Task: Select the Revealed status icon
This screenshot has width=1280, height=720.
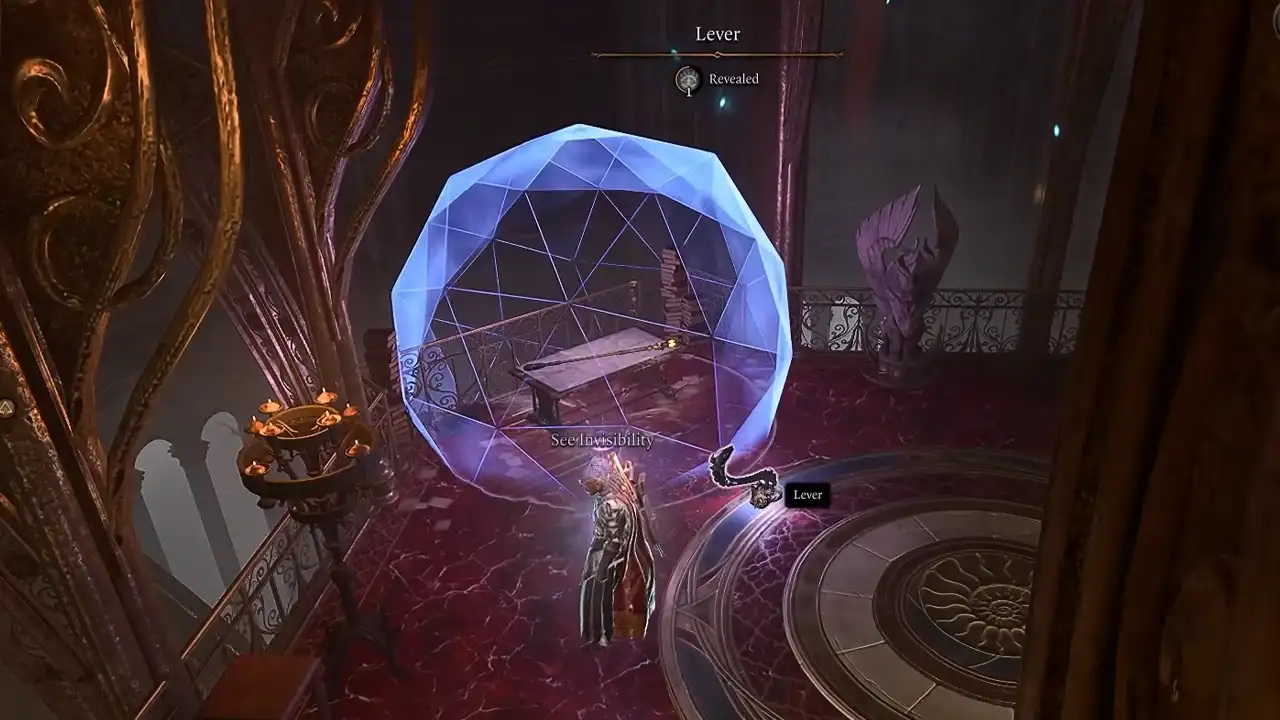Action: [688, 79]
